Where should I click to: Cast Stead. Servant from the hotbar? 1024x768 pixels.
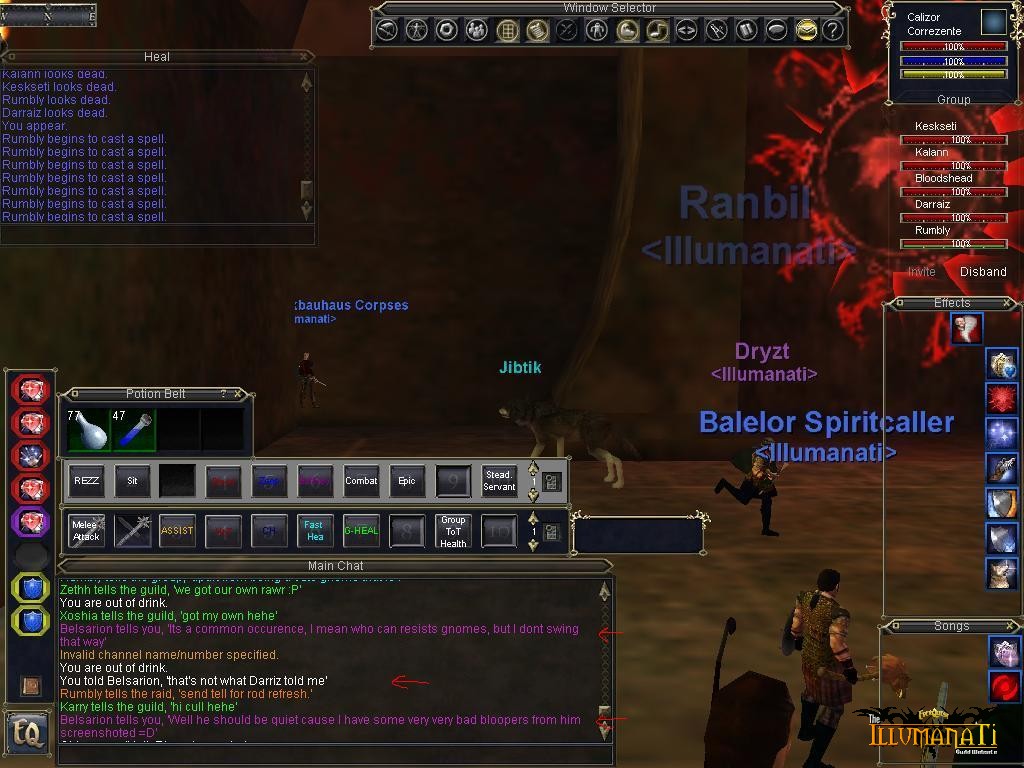coord(499,481)
